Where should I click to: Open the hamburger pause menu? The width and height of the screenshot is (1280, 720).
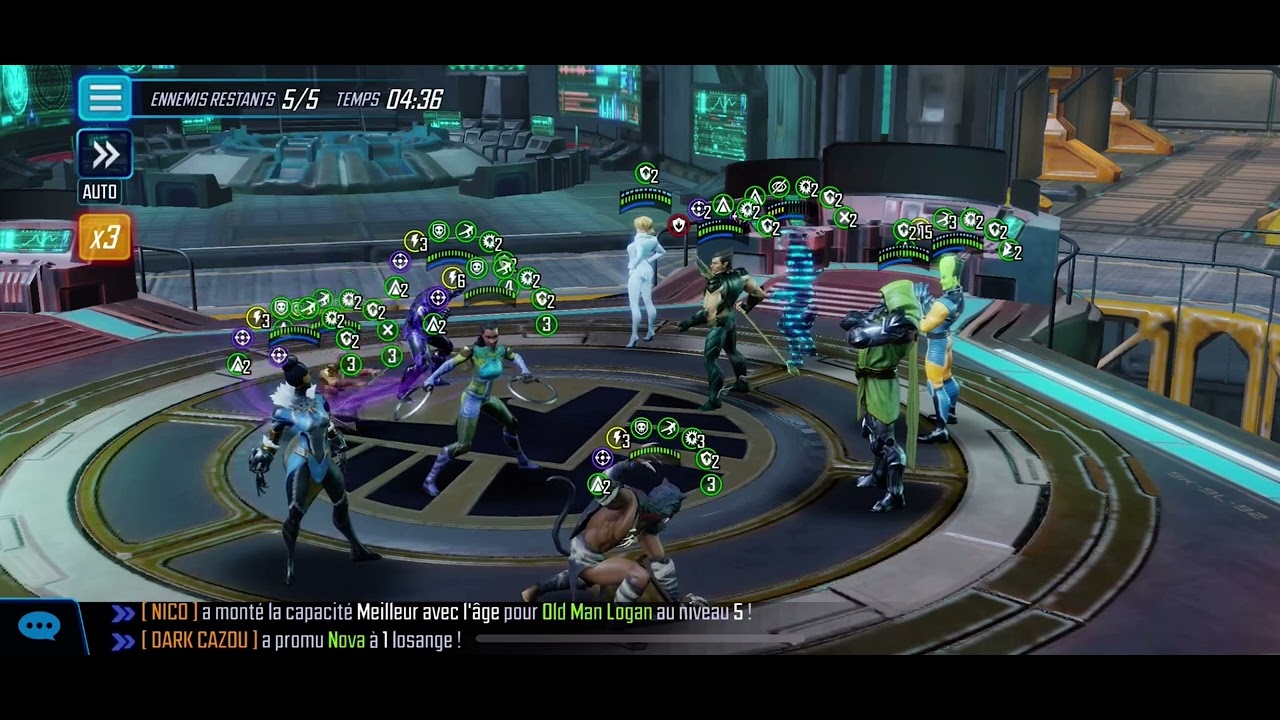tap(105, 98)
